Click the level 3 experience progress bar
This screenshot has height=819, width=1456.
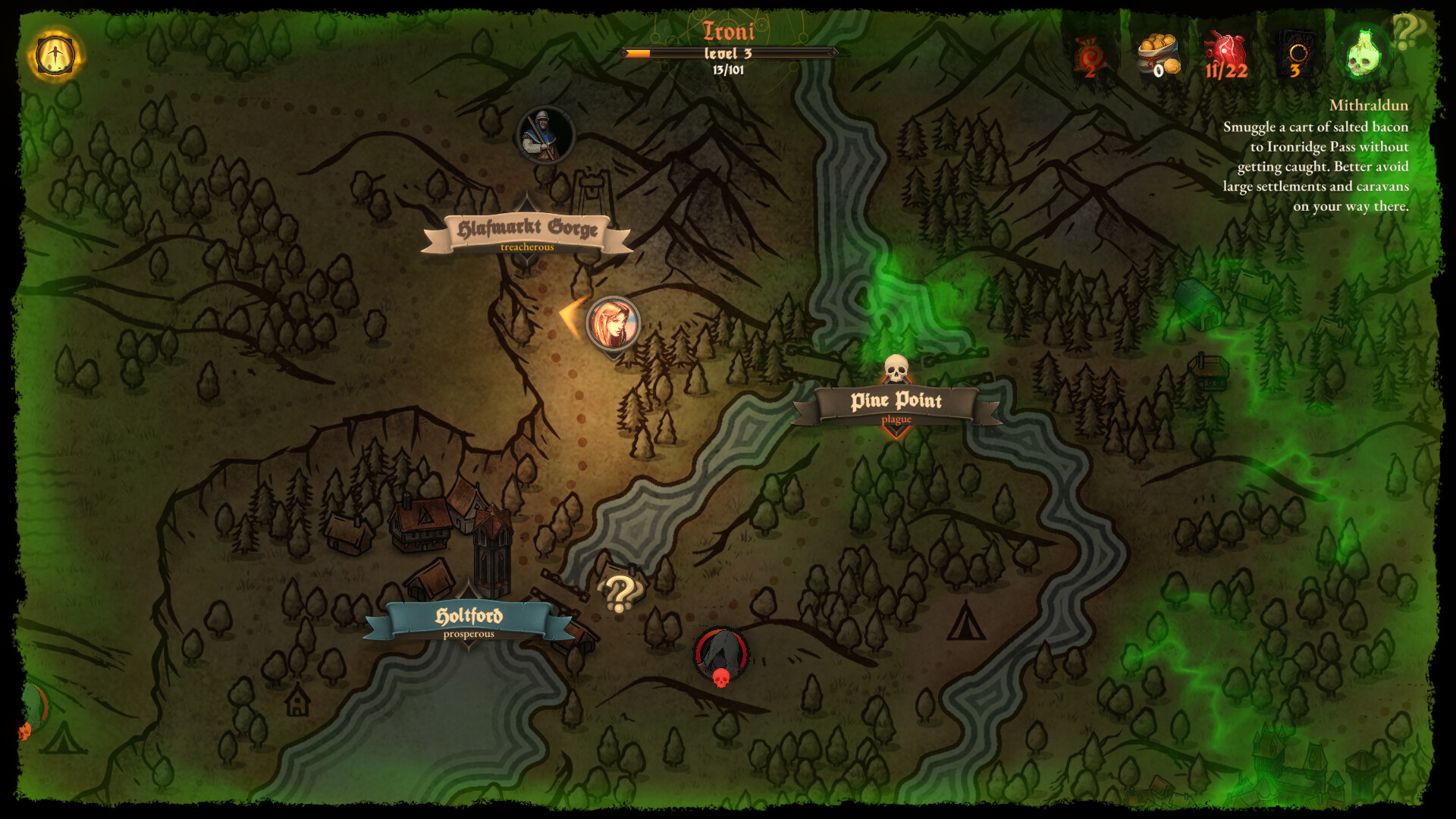pos(730,54)
